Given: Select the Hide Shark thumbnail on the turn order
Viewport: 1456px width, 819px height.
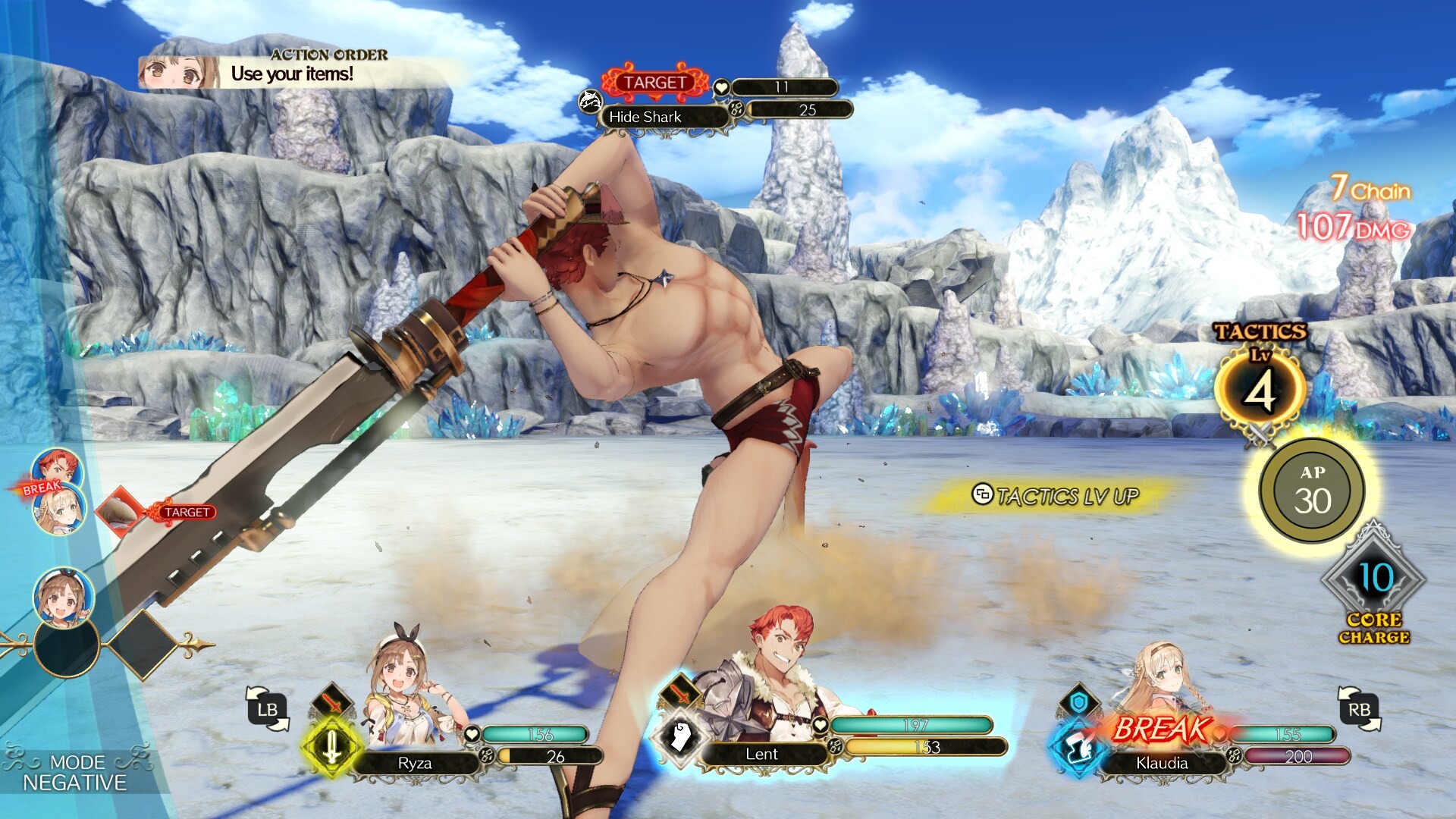Looking at the screenshot, I should (x=118, y=512).
